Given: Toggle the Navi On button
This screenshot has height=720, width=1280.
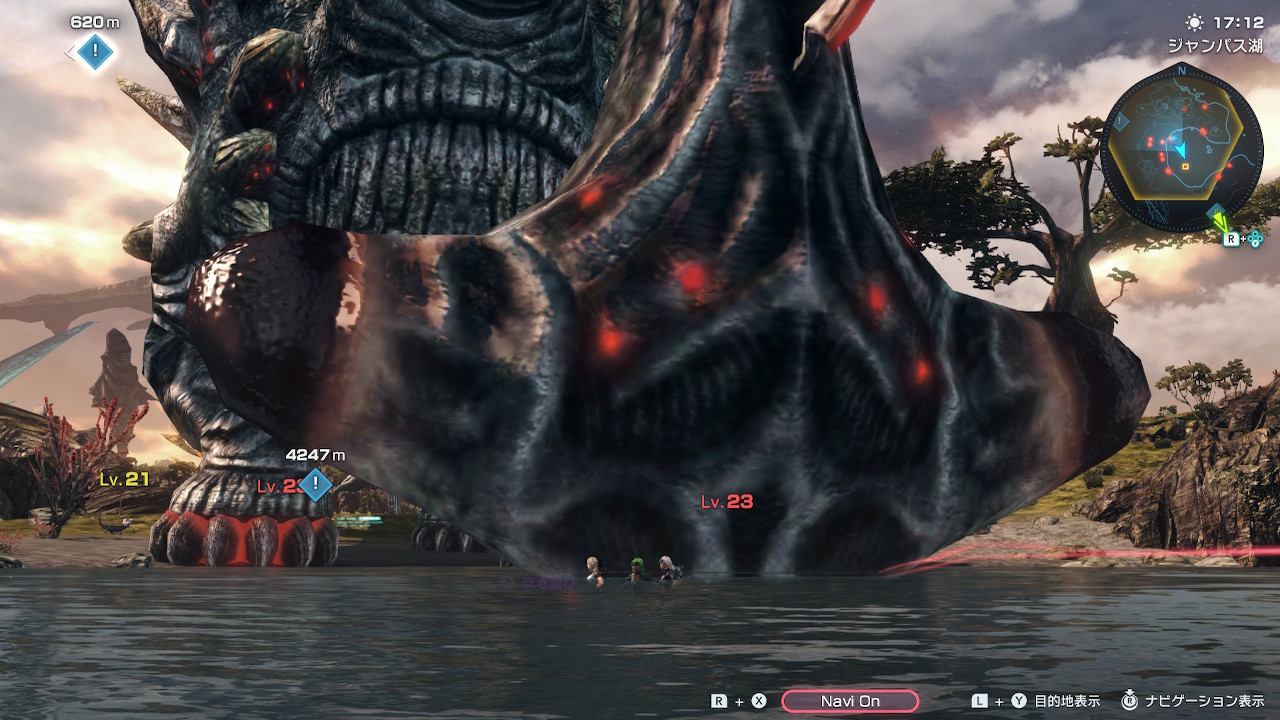Looking at the screenshot, I should pyautogui.click(x=850, y=701).
